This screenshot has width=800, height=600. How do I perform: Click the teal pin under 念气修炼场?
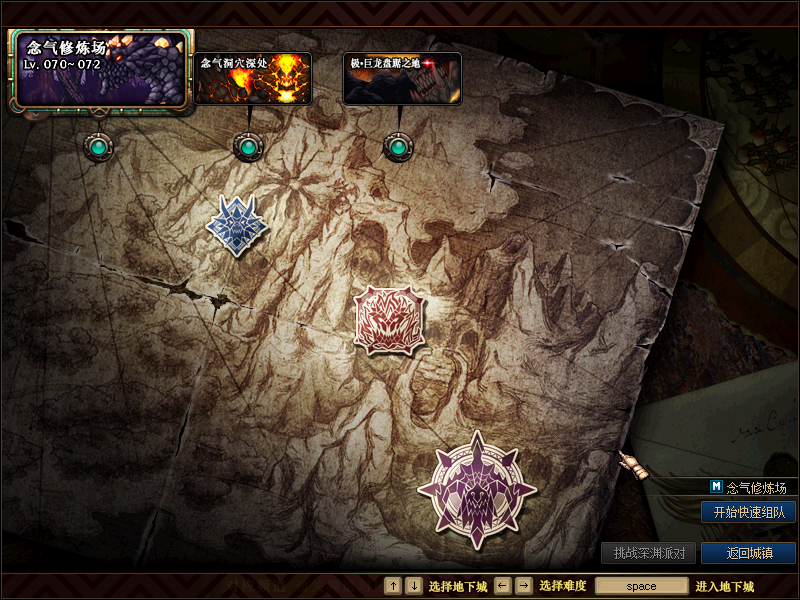point(98,148)
